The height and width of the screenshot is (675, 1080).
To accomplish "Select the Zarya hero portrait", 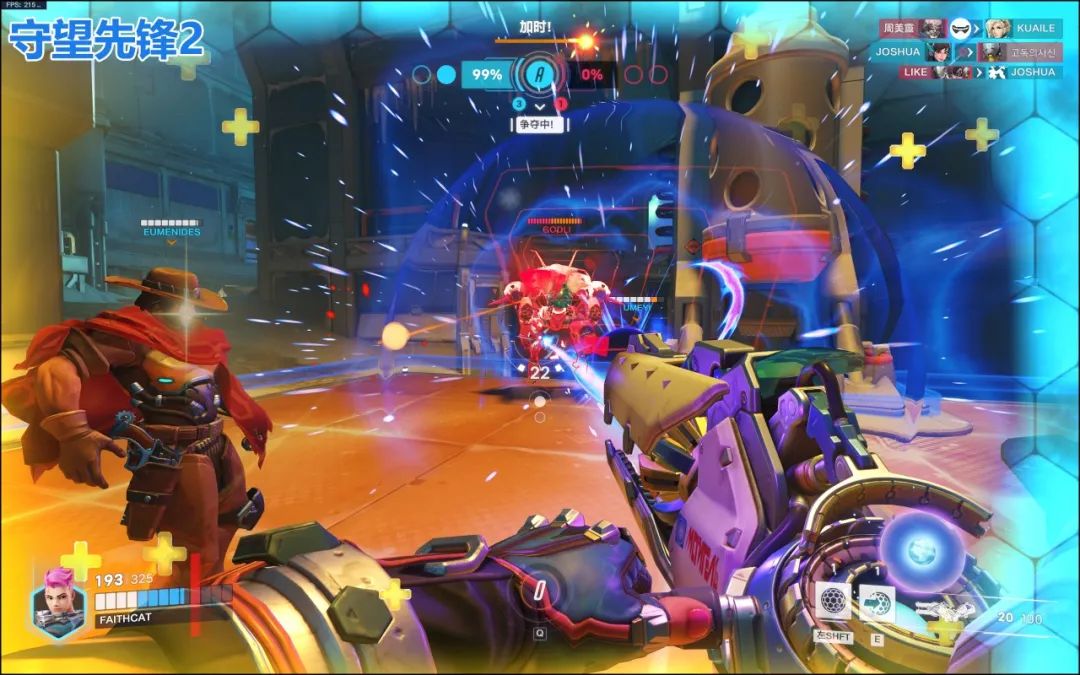I will pos(59,603).
